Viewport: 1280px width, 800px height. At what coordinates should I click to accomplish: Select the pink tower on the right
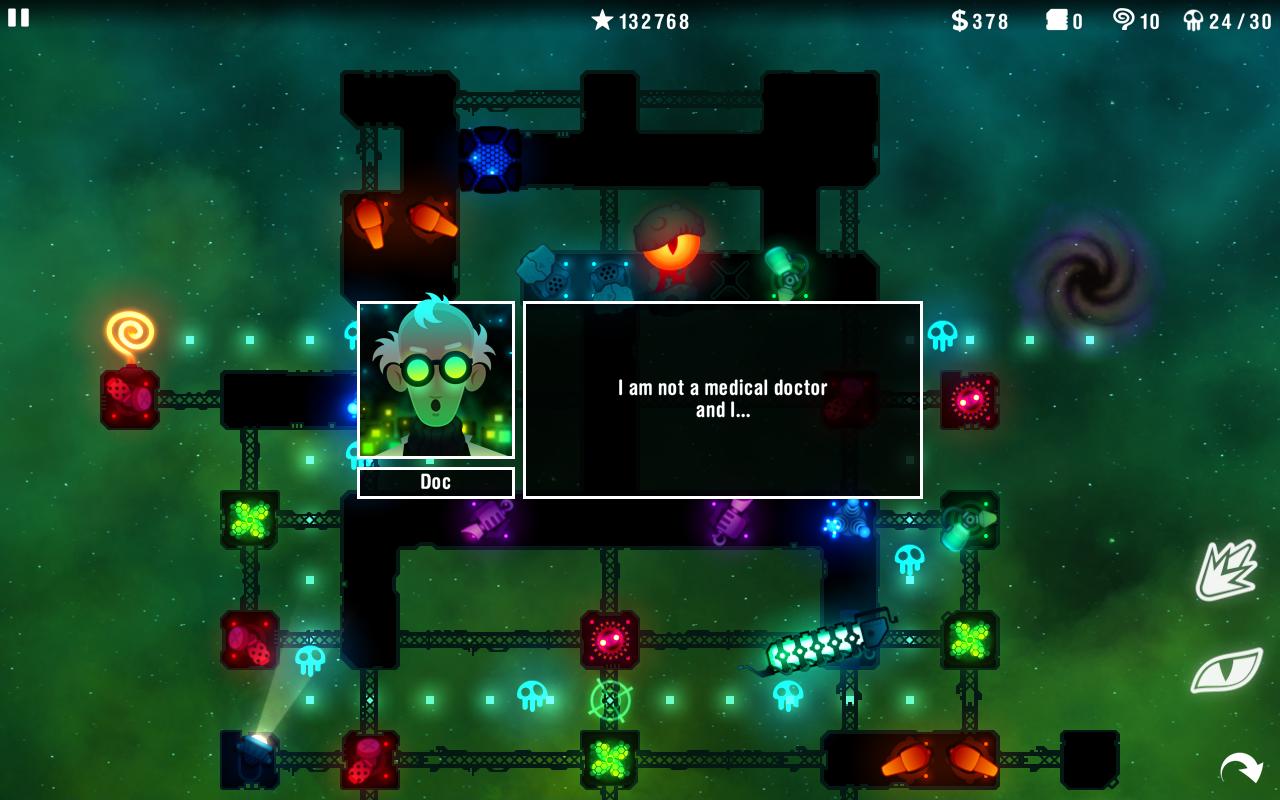(x=968, y=398)
